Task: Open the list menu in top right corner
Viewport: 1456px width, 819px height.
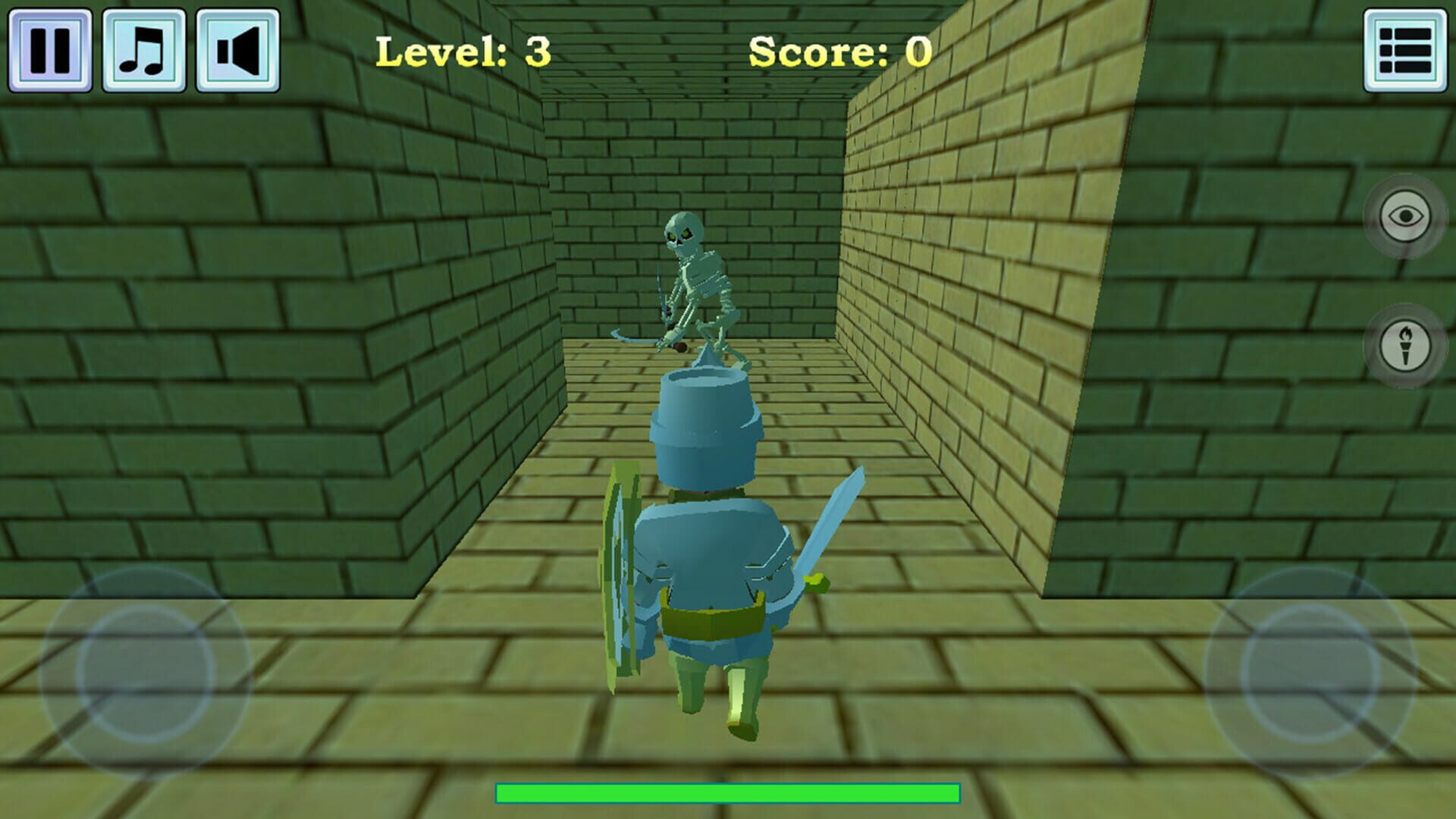Action: 1407,47
